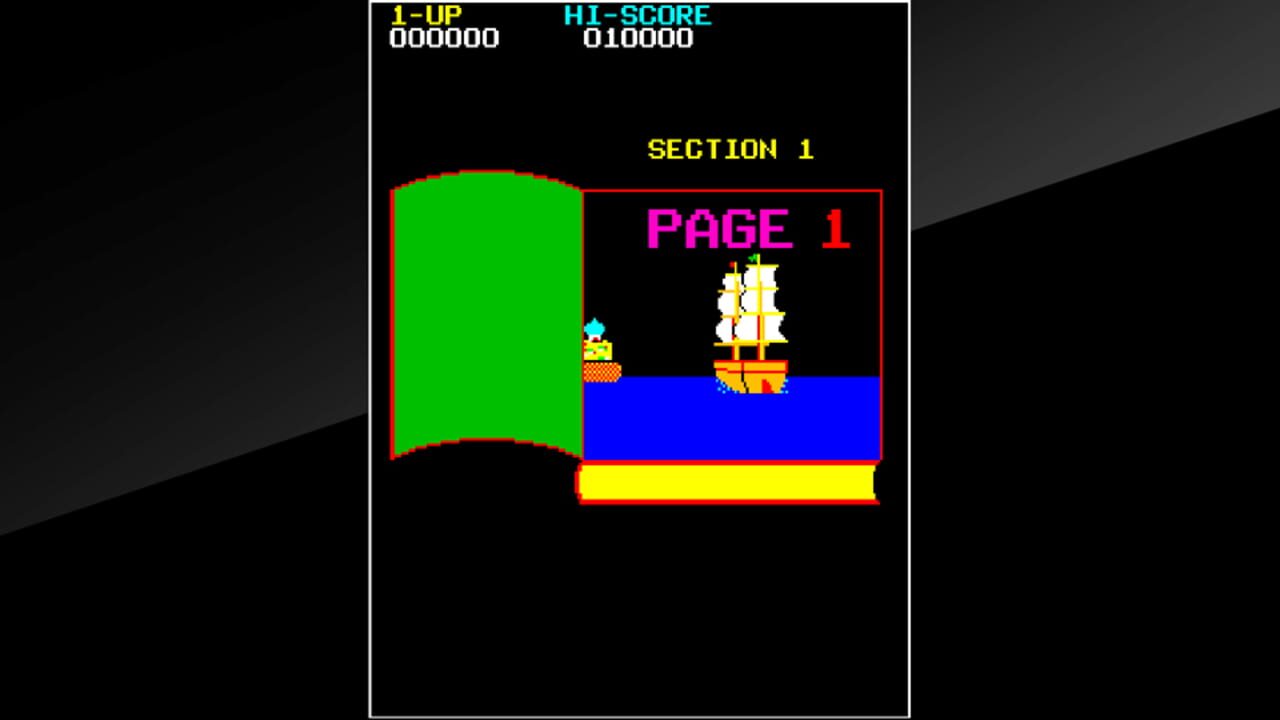
Task: Click the yellow '1-UP' label
Action: click(426, 15)
